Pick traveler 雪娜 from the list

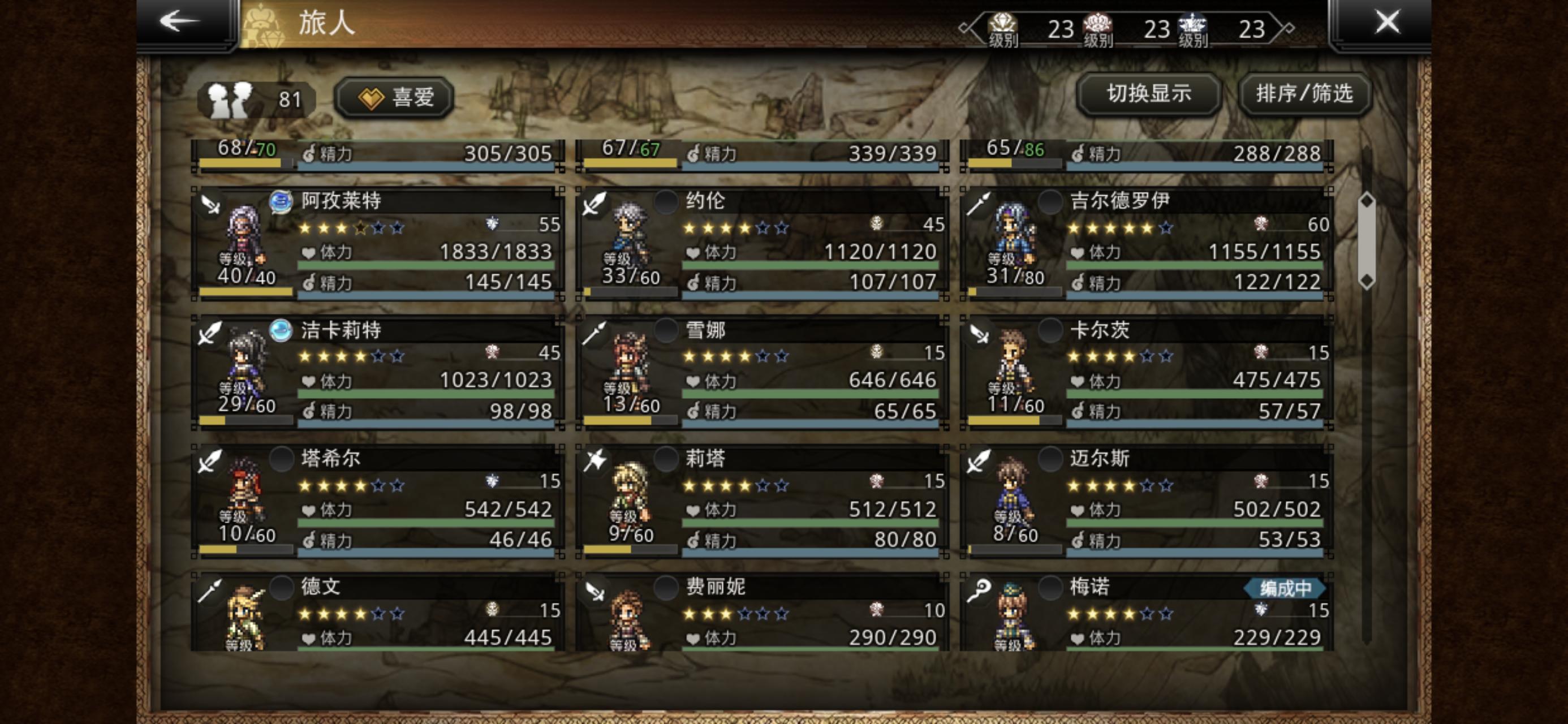point(762,372)
